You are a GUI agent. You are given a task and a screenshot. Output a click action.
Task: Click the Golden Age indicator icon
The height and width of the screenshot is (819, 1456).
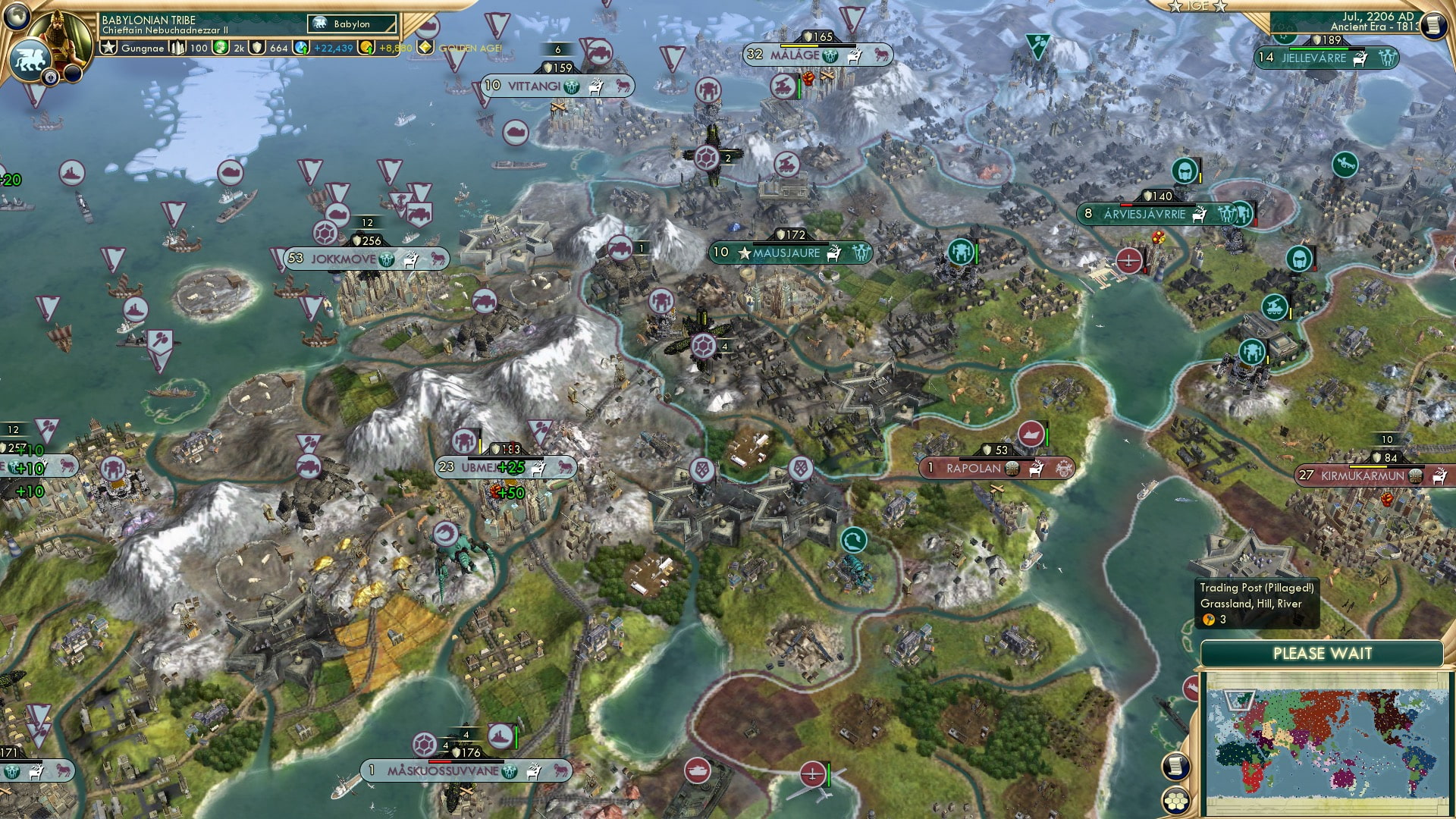pyautogui.click(x=427, y=47)
